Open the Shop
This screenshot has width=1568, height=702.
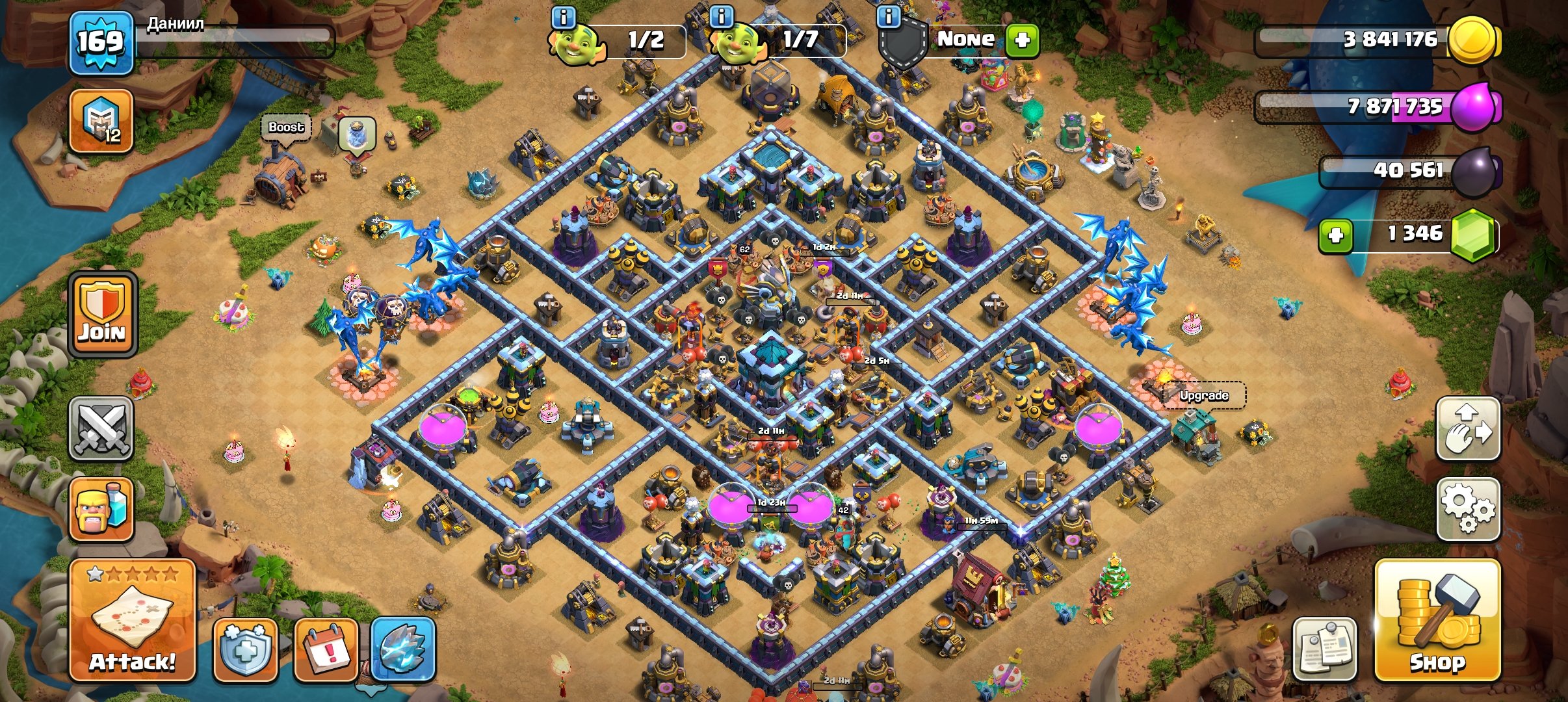(1437, 619)
